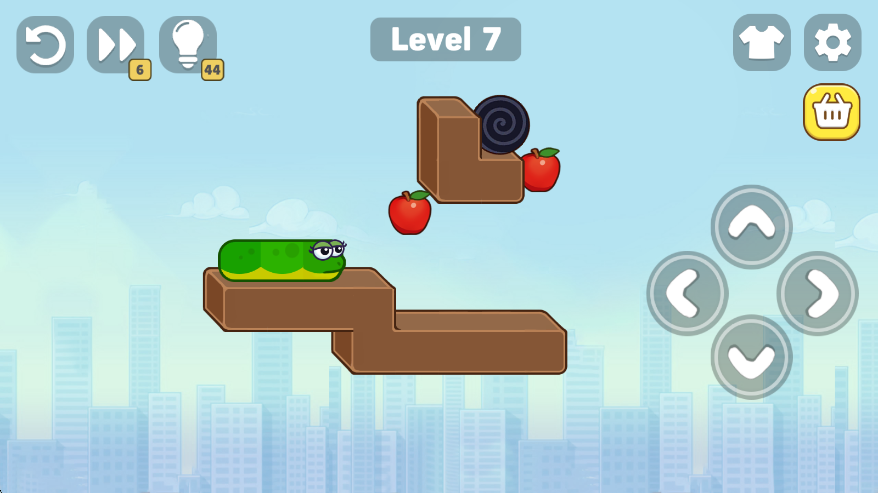Move the snake up with the up arrow
Viewport: 878px width, 493px height.
pos(751,226)
